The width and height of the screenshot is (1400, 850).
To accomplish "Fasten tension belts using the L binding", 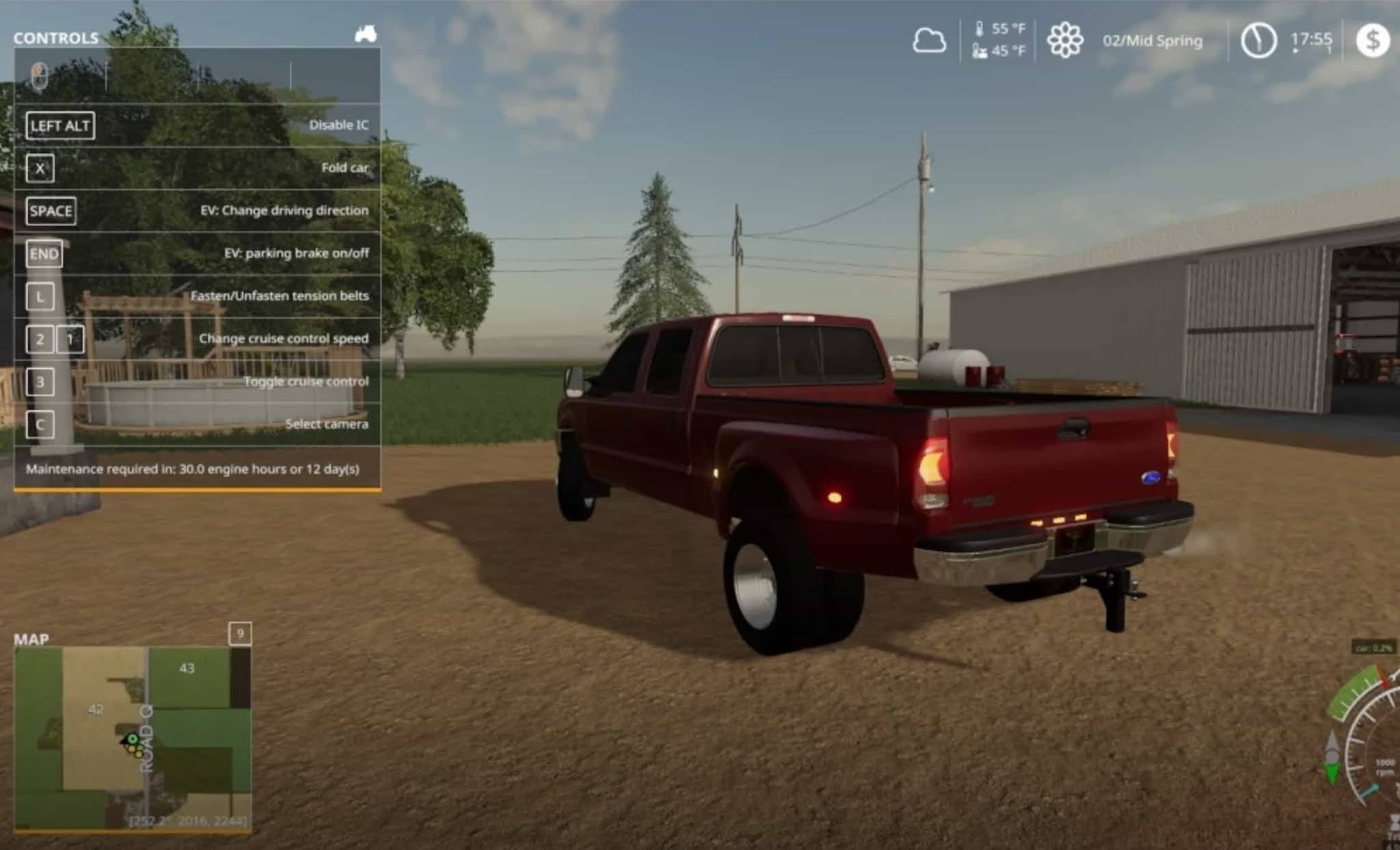I will (41, 297).
